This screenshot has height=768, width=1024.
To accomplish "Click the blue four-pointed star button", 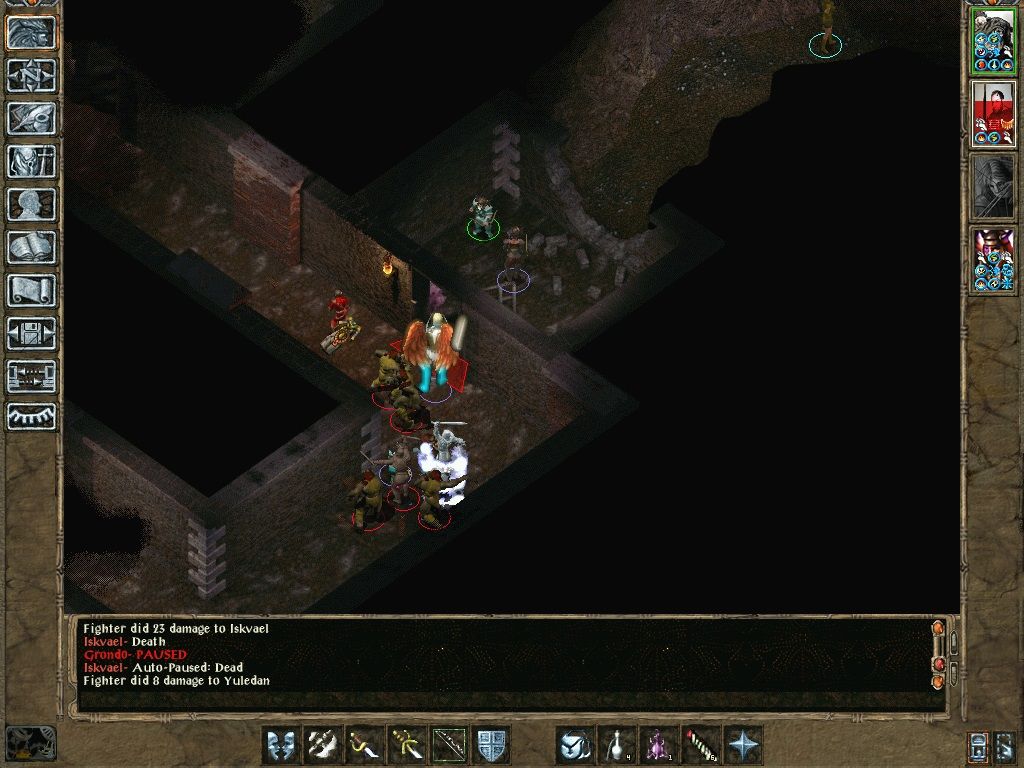I will coord(743,745).
